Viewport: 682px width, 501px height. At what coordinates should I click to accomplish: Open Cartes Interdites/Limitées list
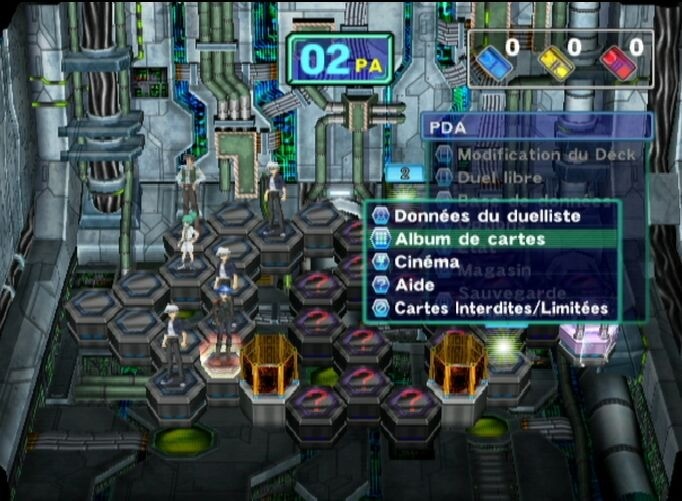tap(500, 308)
